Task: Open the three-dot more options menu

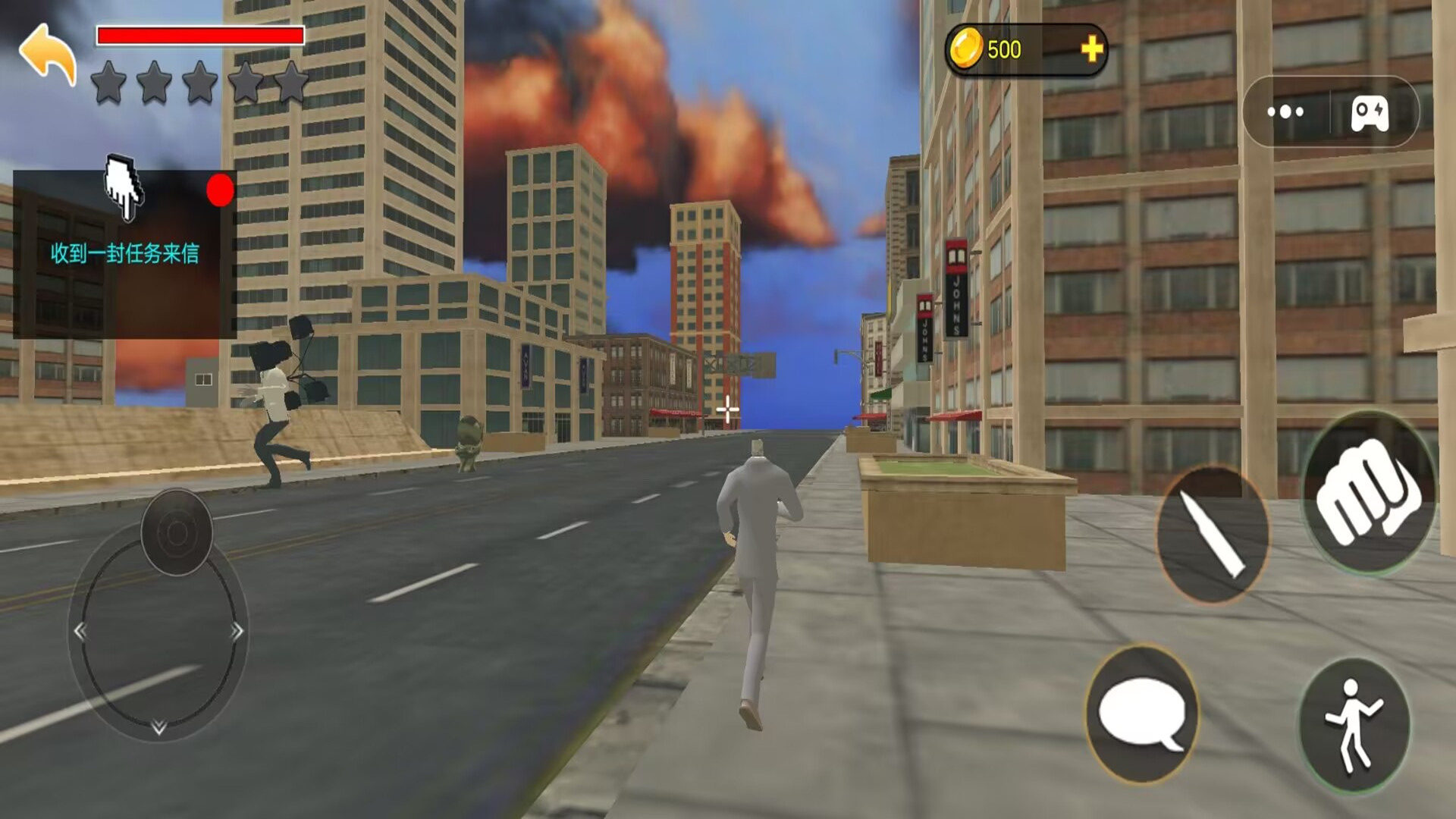Action: click(1285, 112)
